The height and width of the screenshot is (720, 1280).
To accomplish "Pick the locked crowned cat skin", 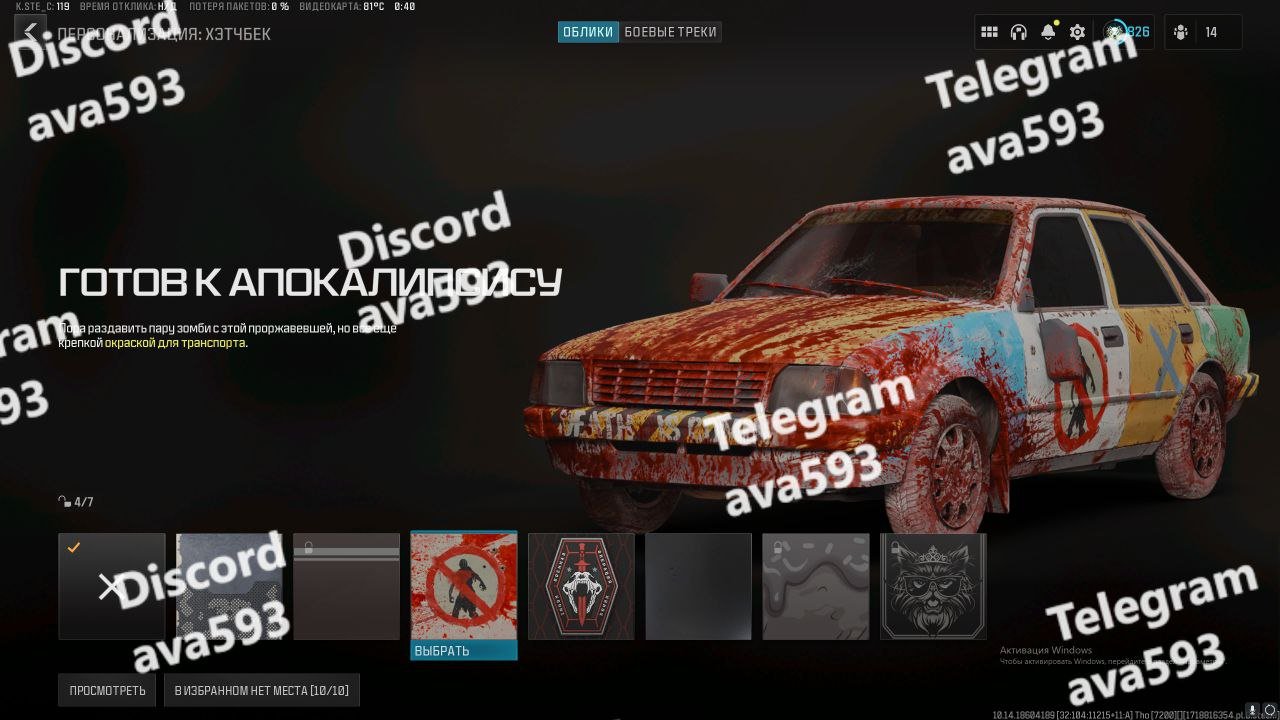I will [933, 586].
